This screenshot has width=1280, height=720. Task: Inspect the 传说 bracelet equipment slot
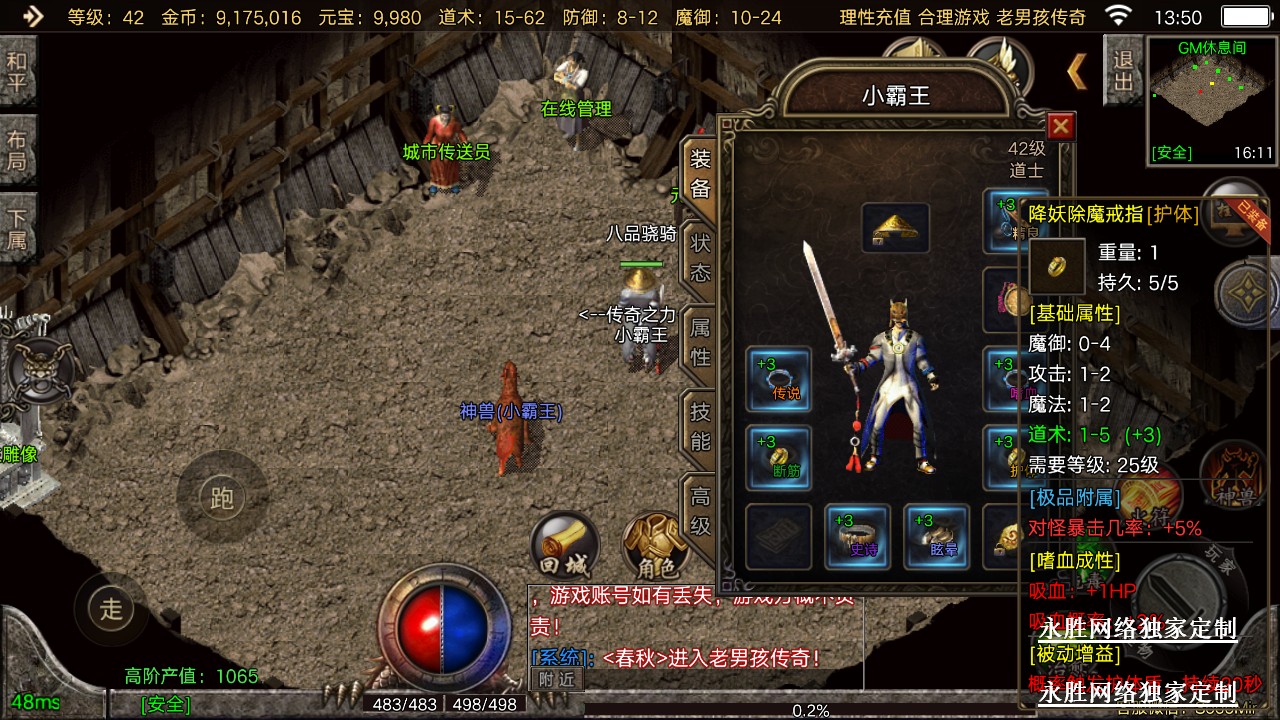click(779, 379)
